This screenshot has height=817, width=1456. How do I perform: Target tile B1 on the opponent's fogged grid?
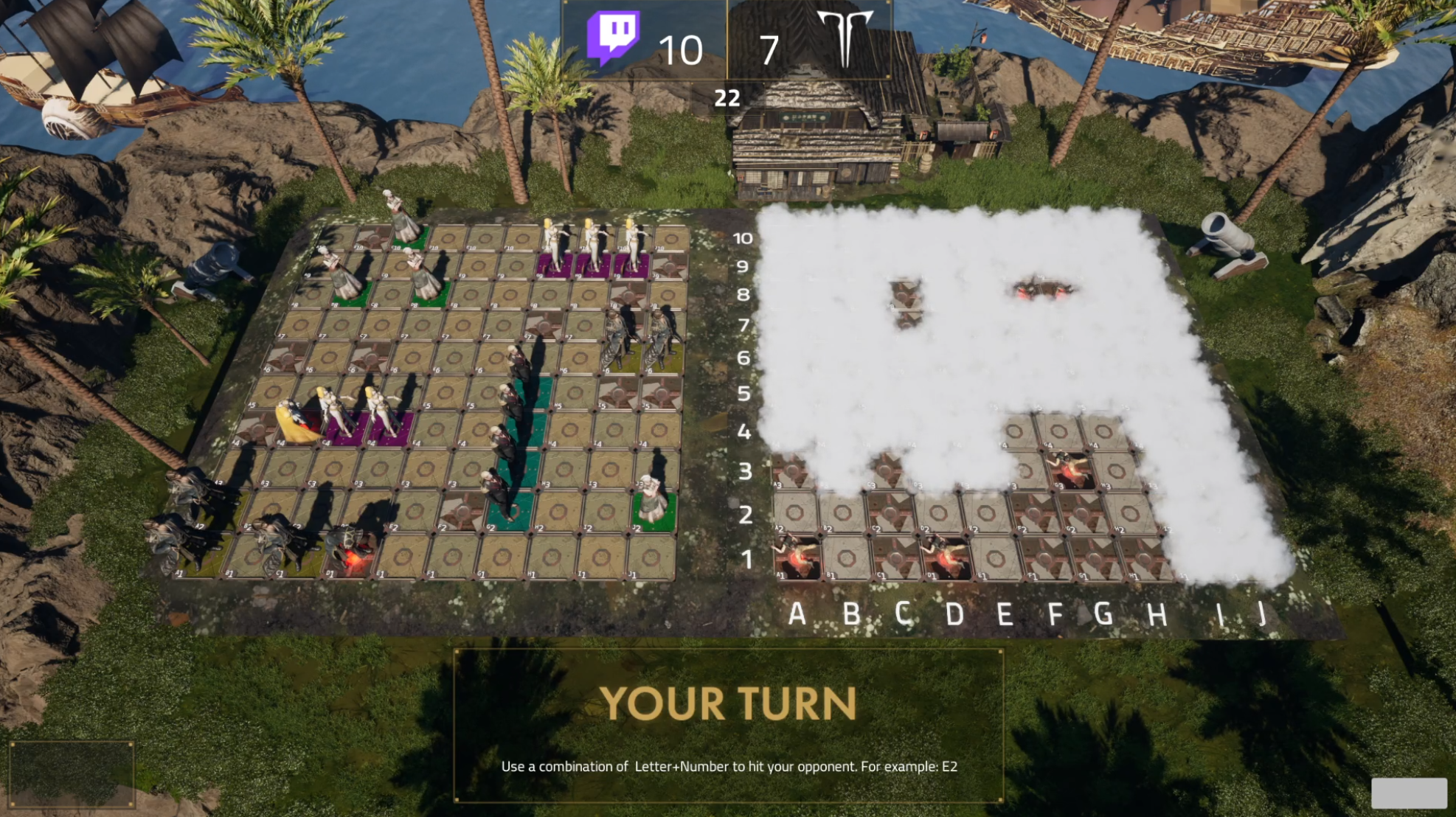846,557
